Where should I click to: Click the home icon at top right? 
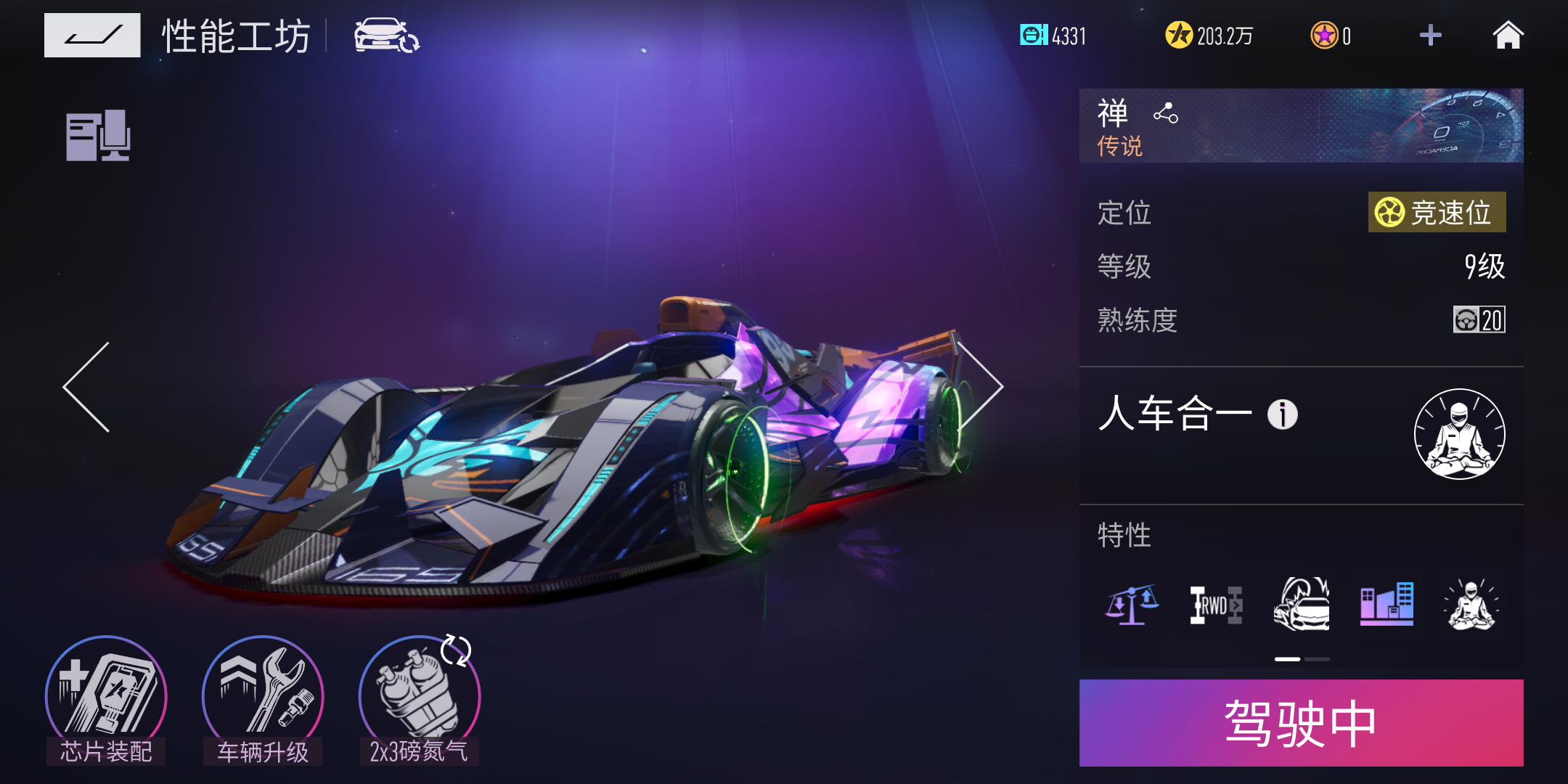(x=1508, y=34)
